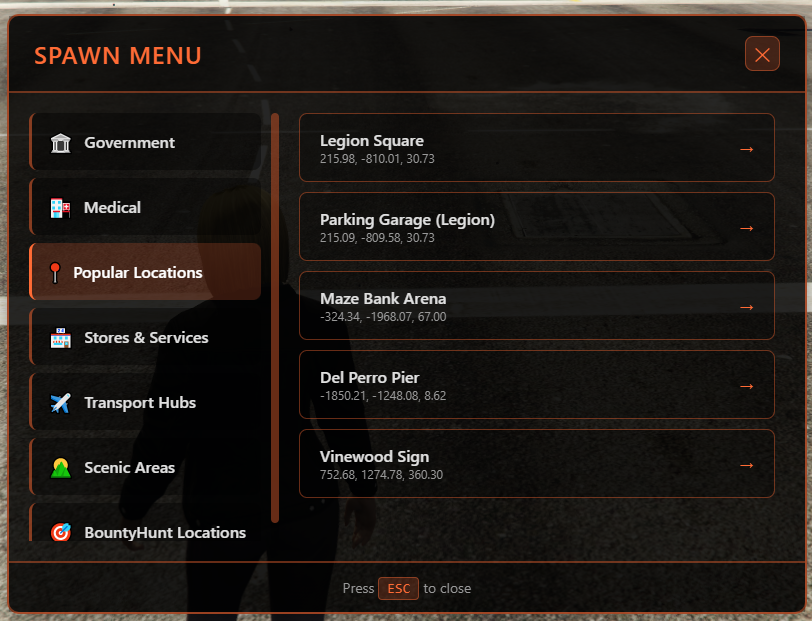Switch to the Medical category

click(146, 208)
